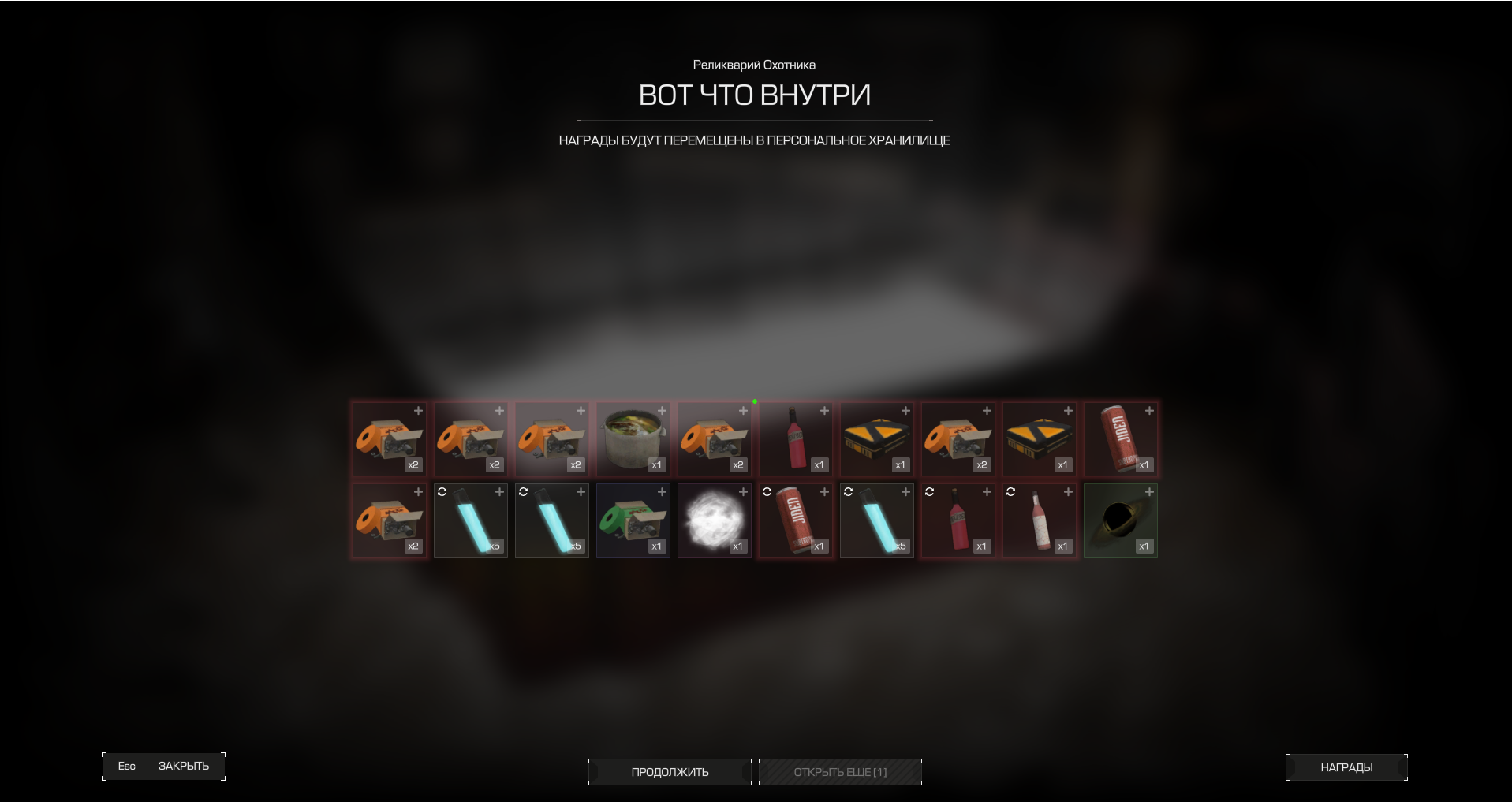Screen dimensions: 1512x802
Task: Select the soup pot reward slot
Action: (633, 439)
